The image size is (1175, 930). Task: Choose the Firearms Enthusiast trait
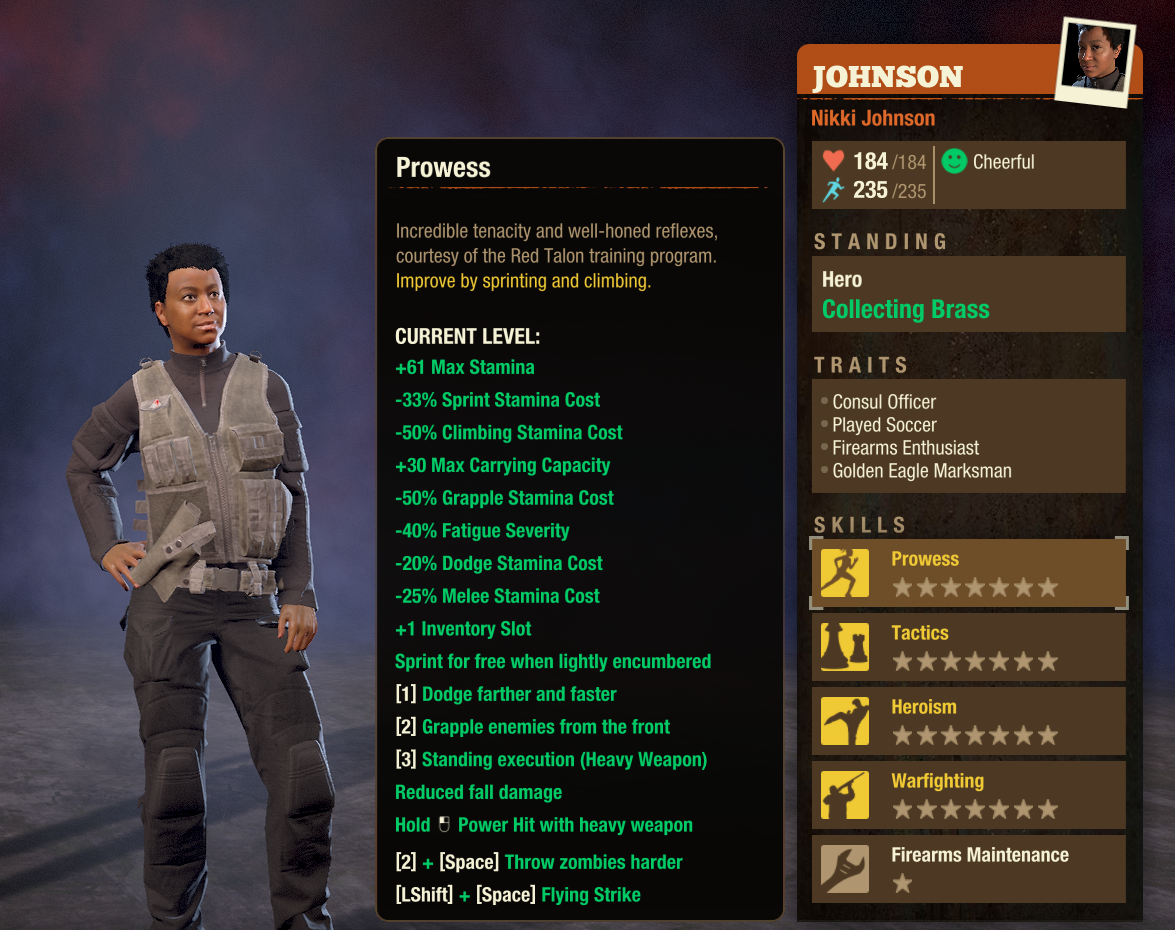(x=905, y=448)
